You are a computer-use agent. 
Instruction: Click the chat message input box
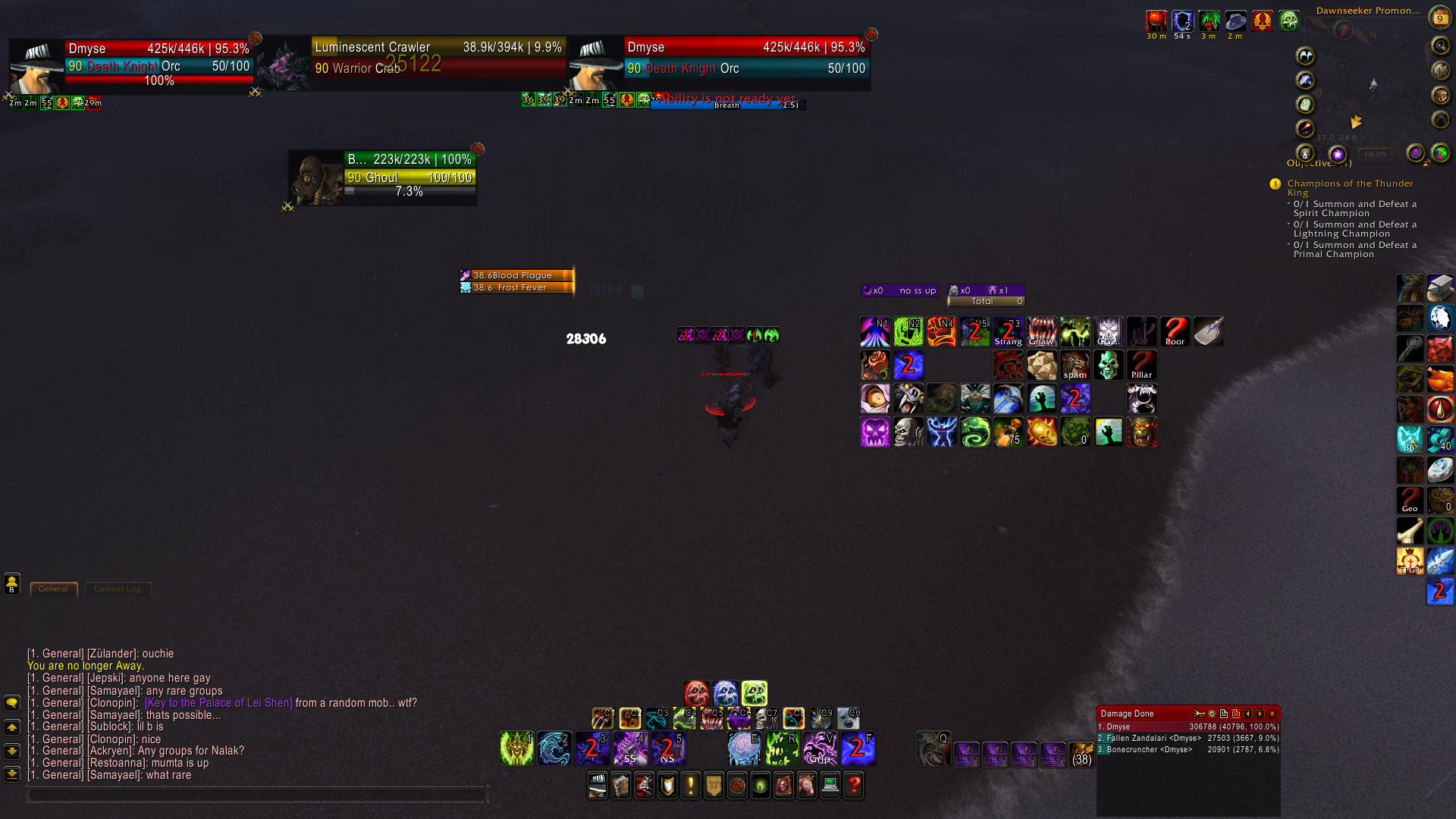pos(256,795)
